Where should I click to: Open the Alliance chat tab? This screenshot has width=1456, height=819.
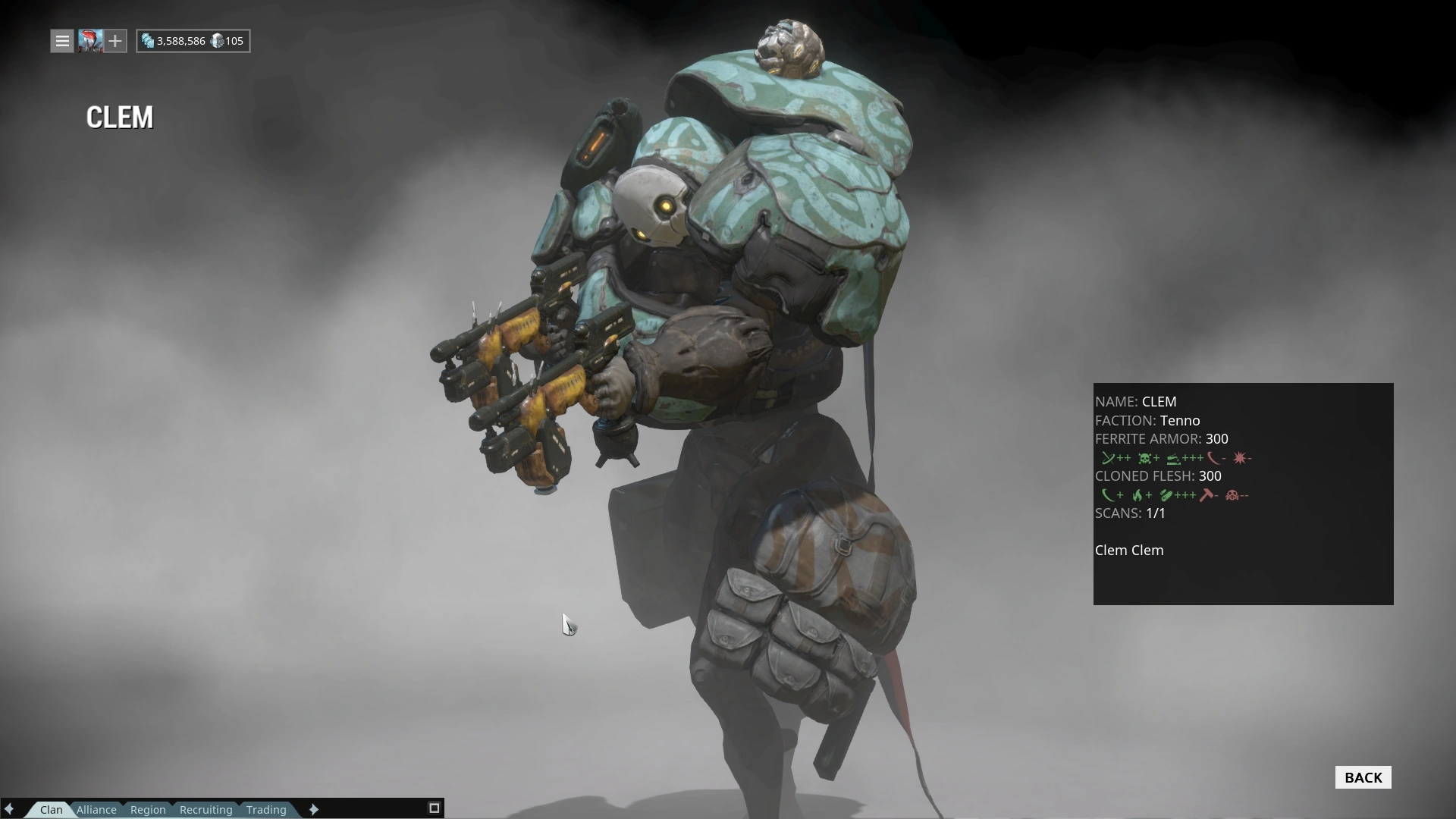pos(96,809)
